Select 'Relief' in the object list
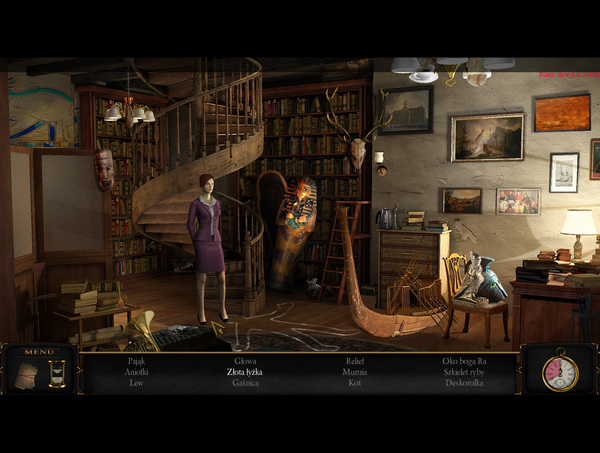 pyautogui.click(x=354, y=361)
